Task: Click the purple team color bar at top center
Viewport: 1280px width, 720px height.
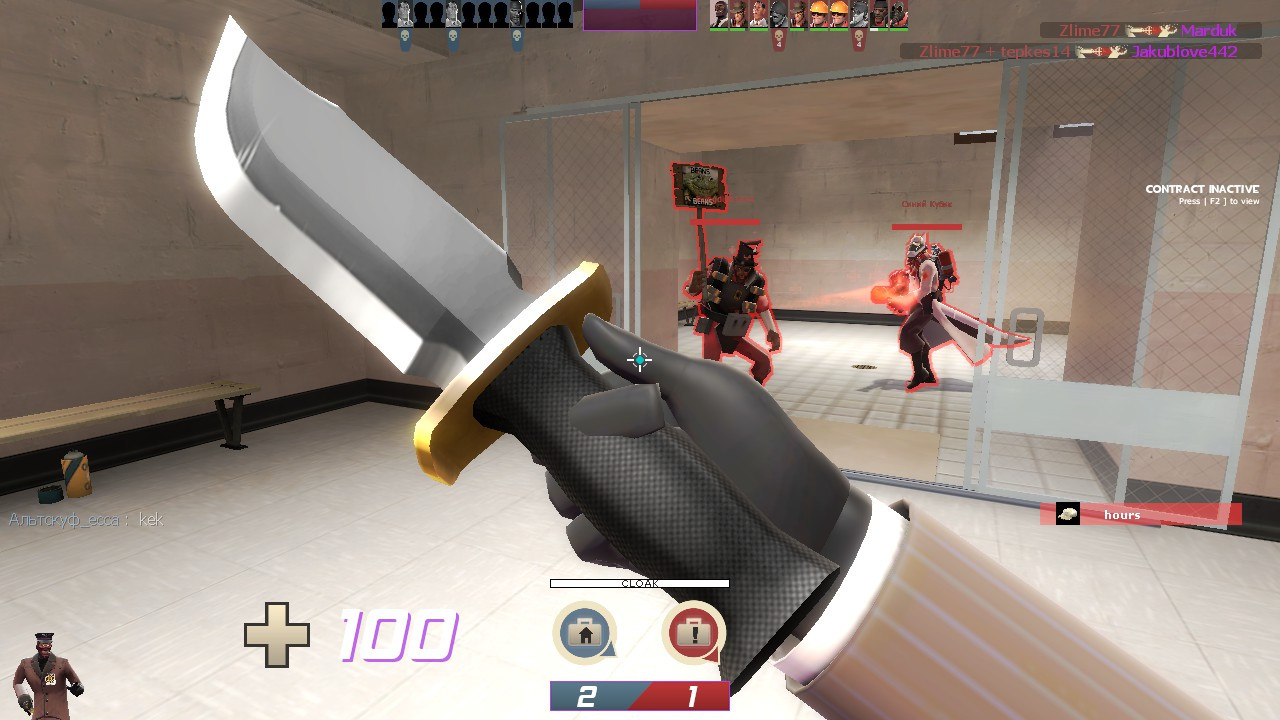Action: tap(640, 16)
